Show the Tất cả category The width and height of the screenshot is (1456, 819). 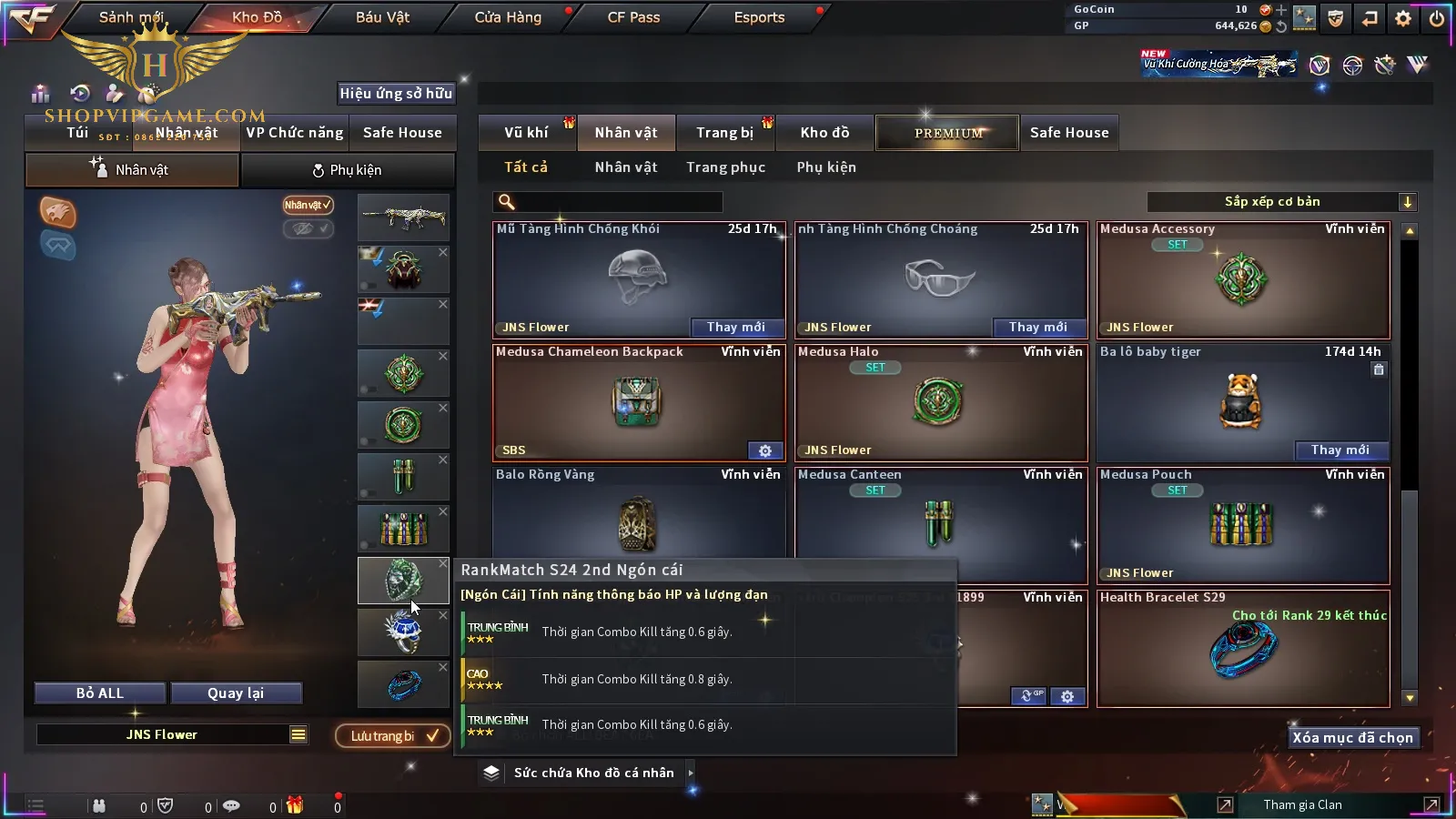click(526, 167)
